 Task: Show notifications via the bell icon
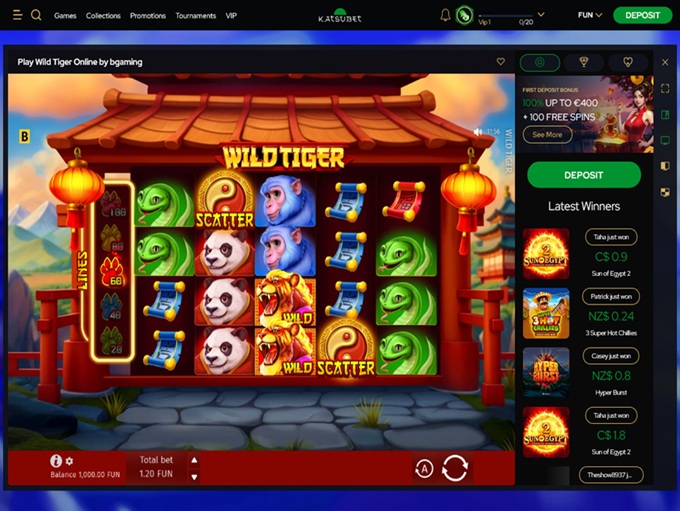(445, 15)
